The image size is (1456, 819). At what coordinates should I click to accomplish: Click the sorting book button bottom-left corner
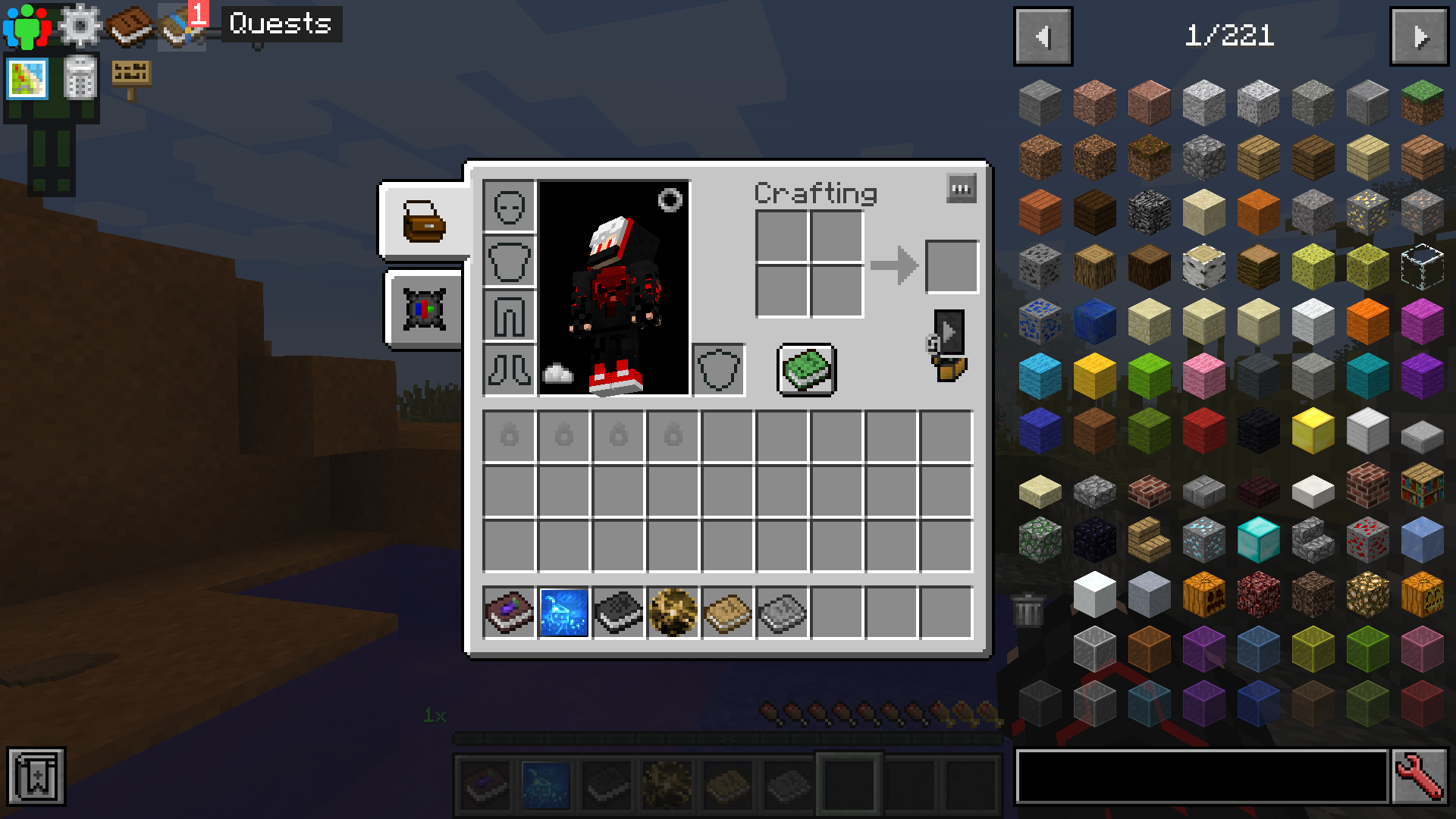point(38,776)
